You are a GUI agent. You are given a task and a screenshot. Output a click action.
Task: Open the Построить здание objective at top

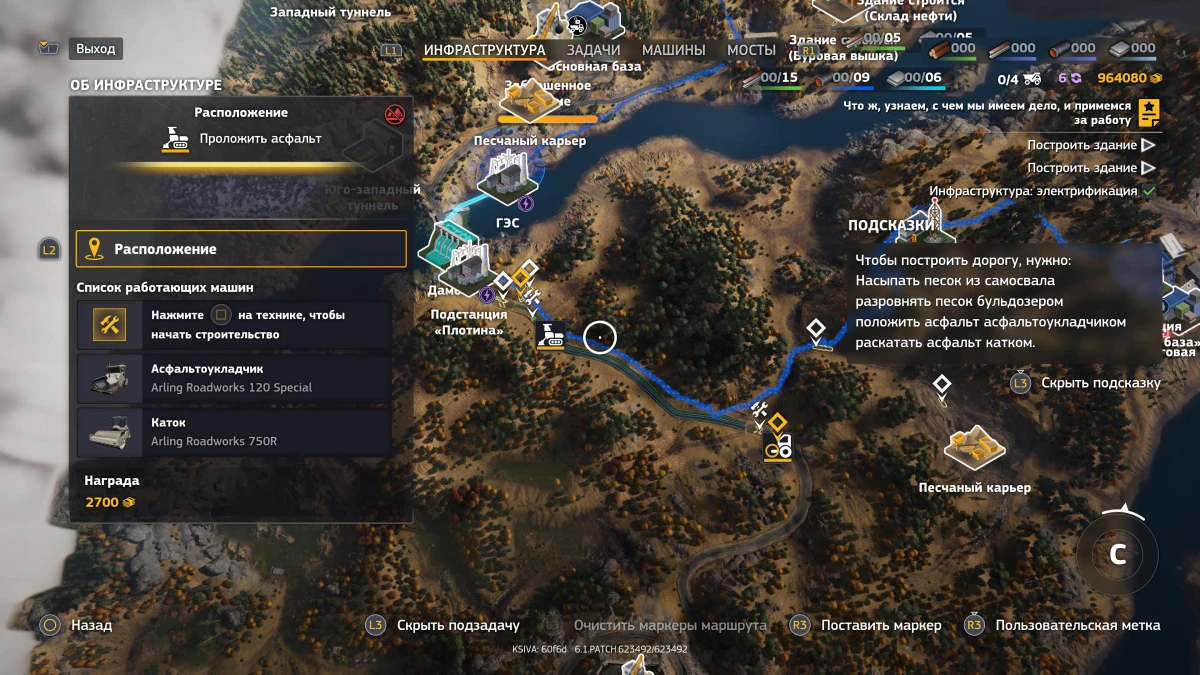[1081, 145]
